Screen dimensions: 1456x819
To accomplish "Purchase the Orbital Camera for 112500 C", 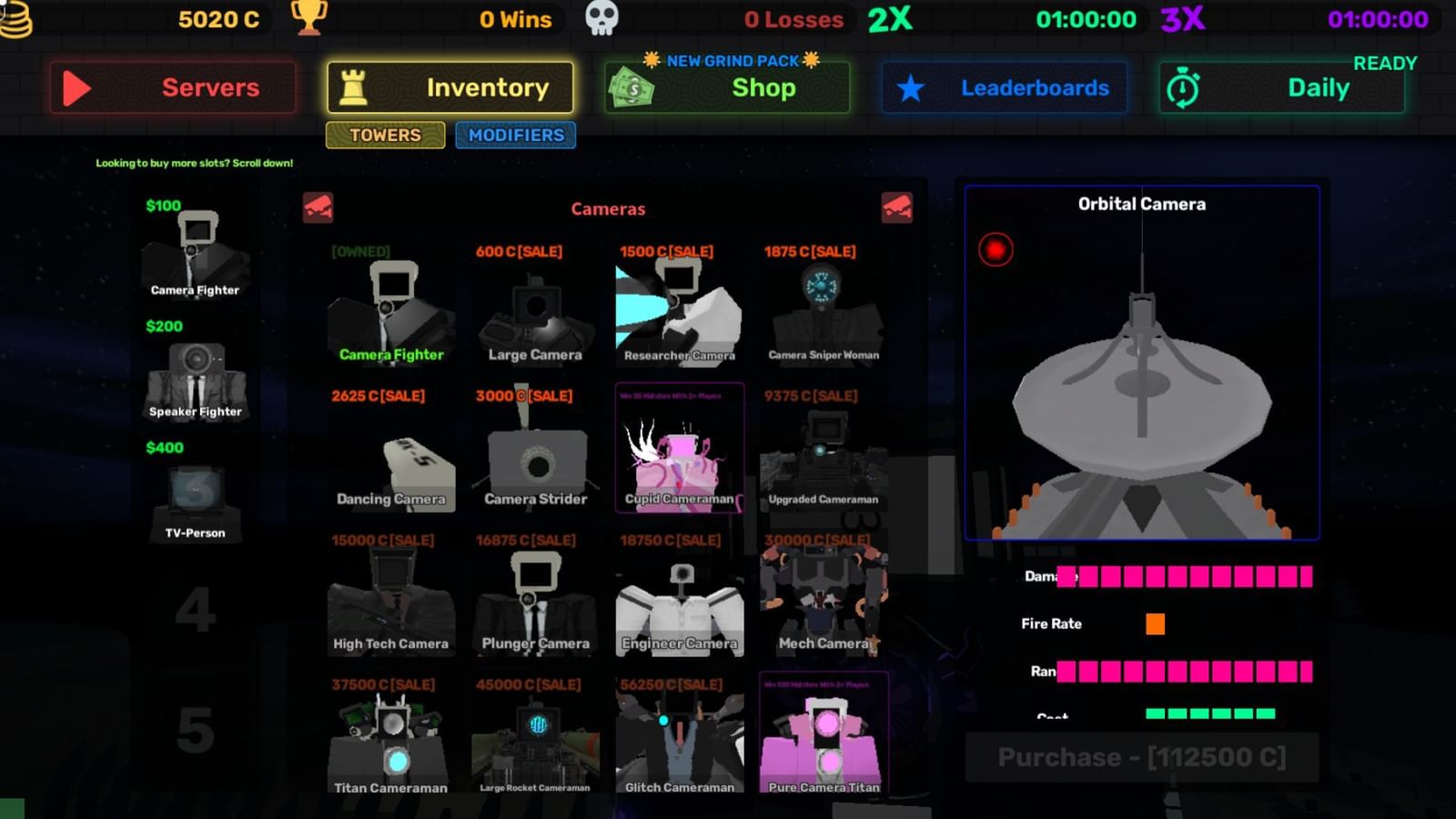I will pos(1142,756).
